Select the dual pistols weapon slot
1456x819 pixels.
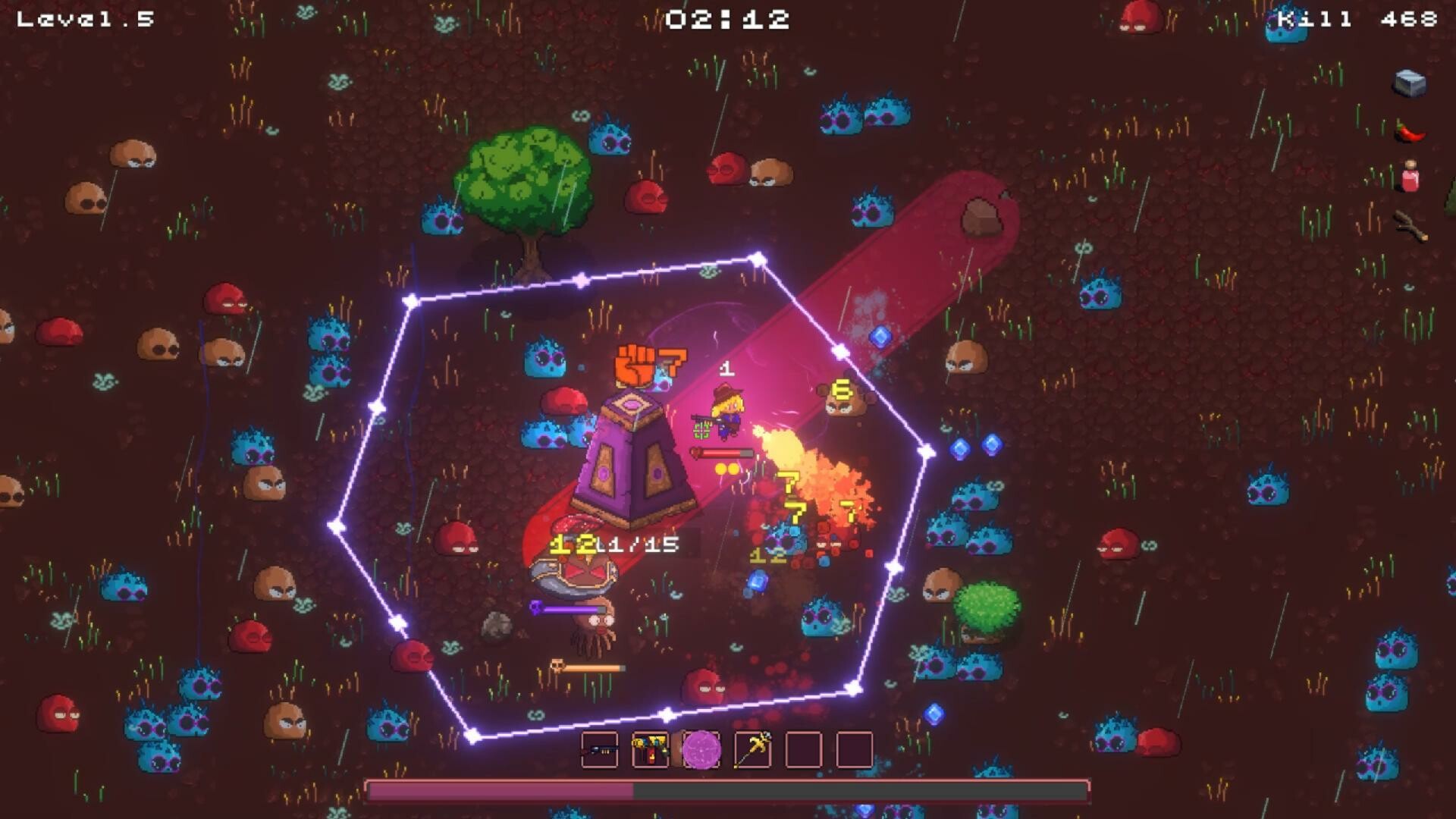(x=649, y=751)
